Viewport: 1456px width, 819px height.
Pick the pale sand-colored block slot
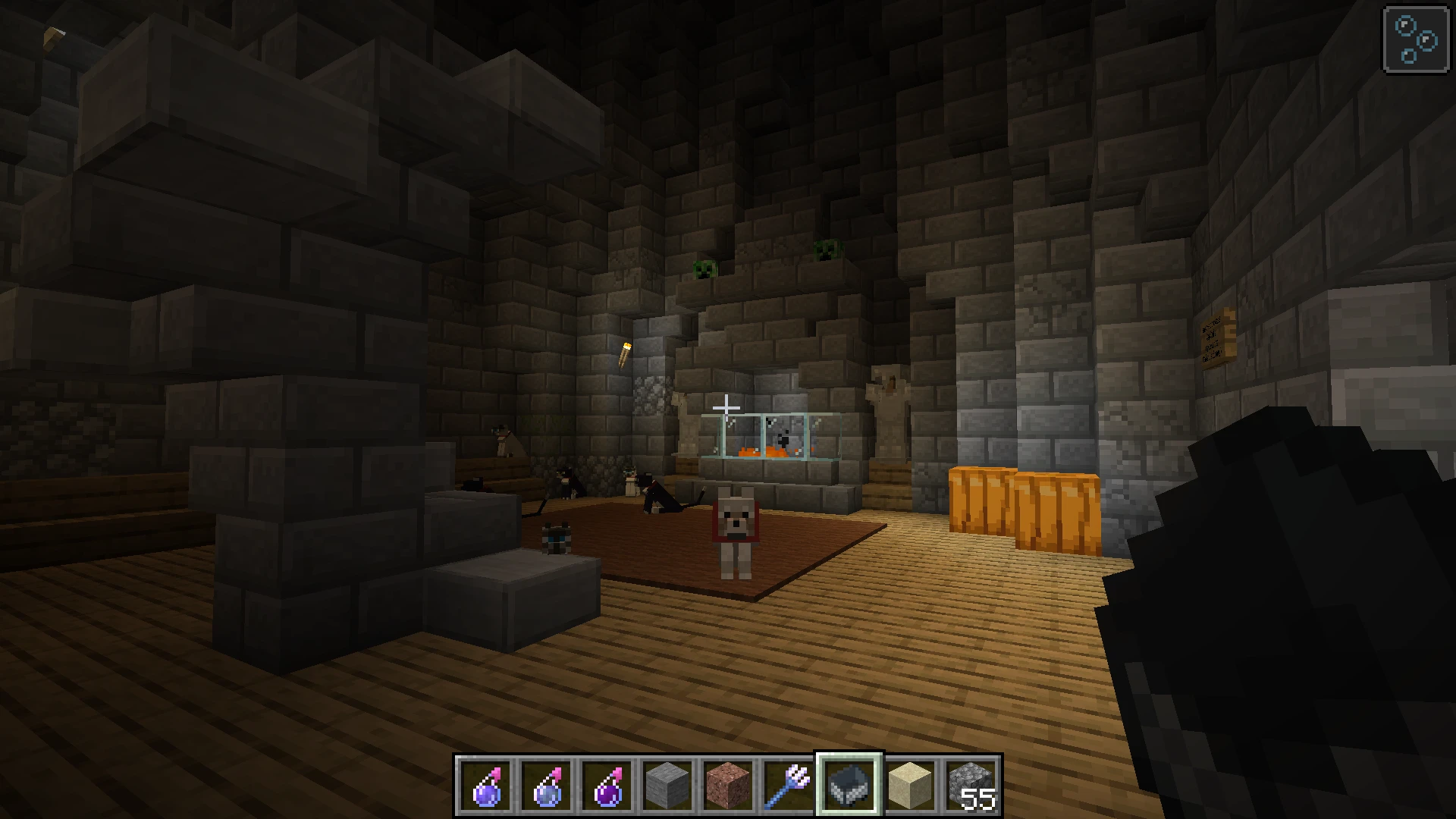tap(910, 786)
